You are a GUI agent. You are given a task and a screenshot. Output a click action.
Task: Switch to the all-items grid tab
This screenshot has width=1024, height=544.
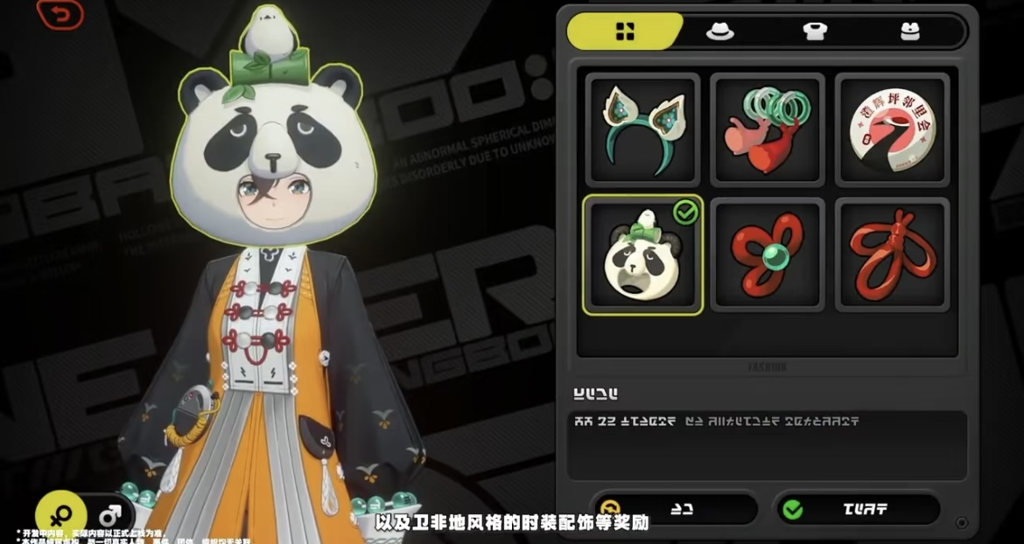click(625, 31)
